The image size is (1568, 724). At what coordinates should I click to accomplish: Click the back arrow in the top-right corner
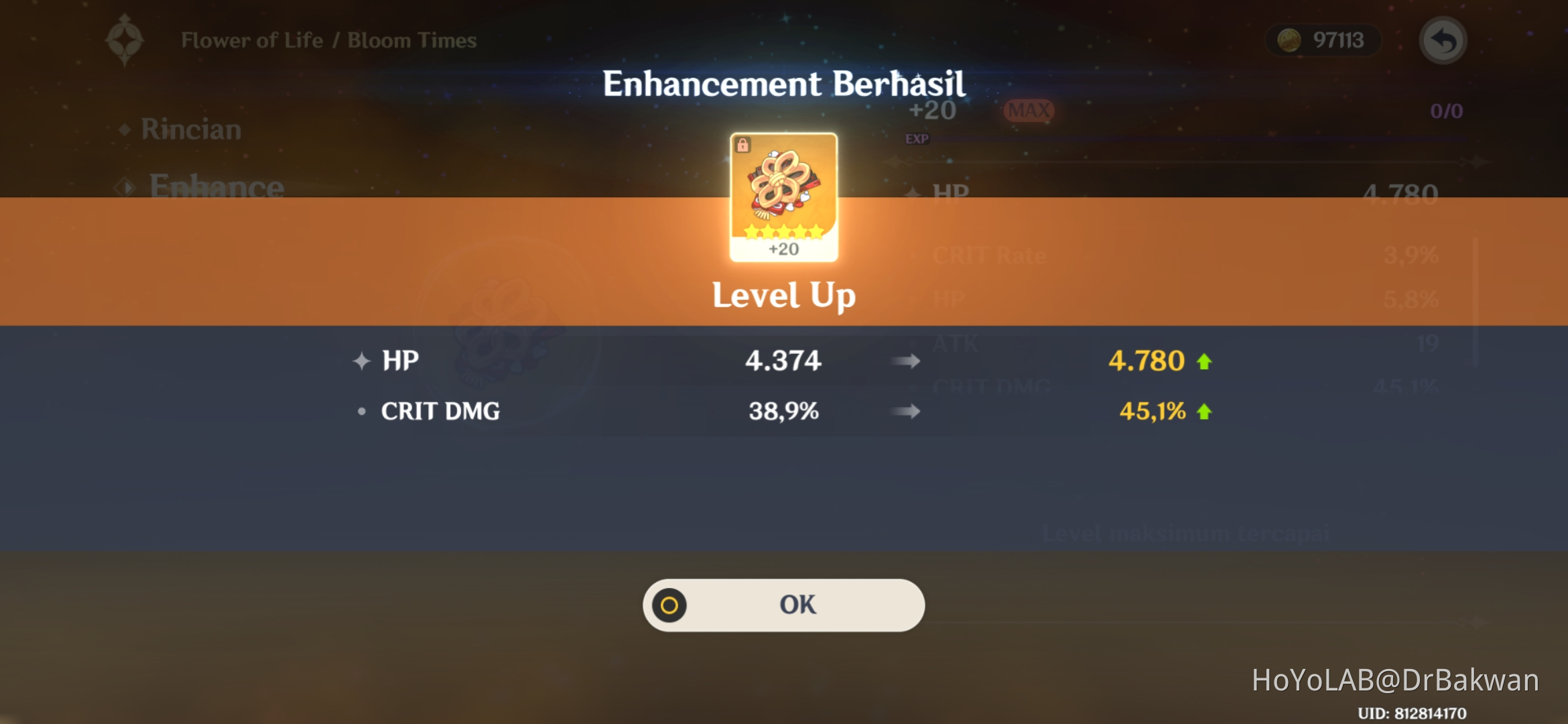(x=1443, y=40)
